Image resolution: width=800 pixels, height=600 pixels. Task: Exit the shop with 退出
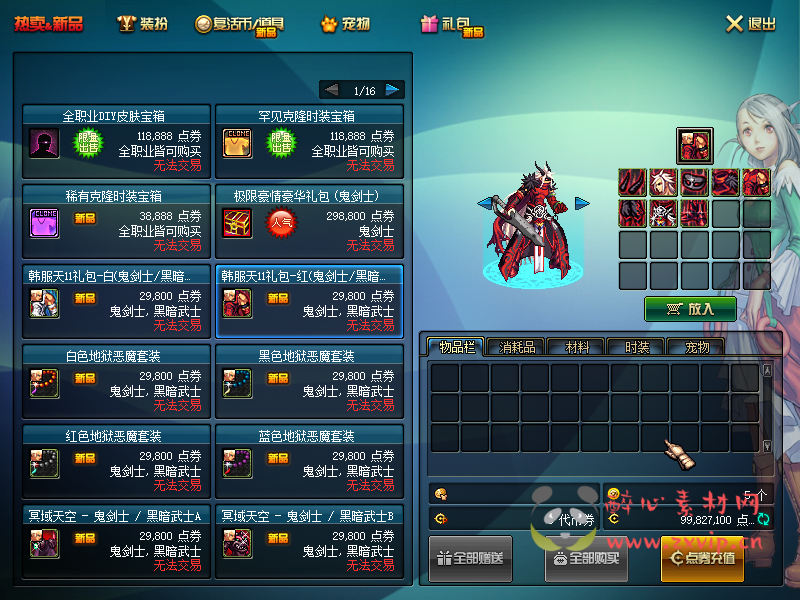[x=750, y=23]
